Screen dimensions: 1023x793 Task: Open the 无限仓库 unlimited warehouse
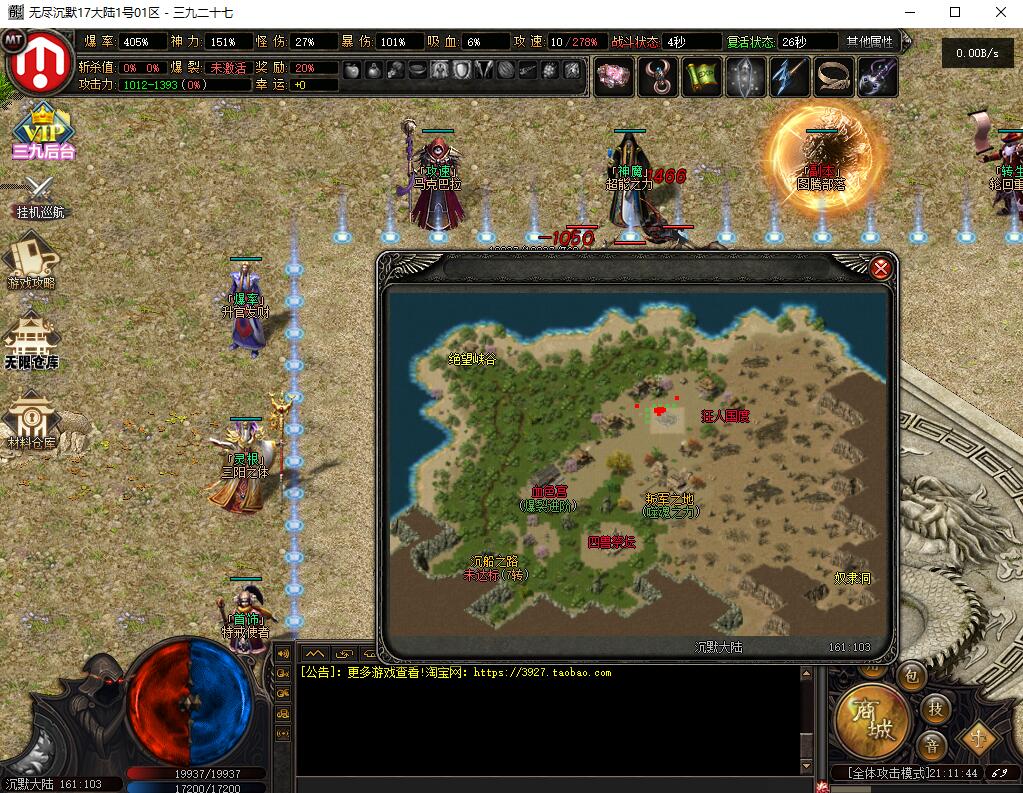31,341
